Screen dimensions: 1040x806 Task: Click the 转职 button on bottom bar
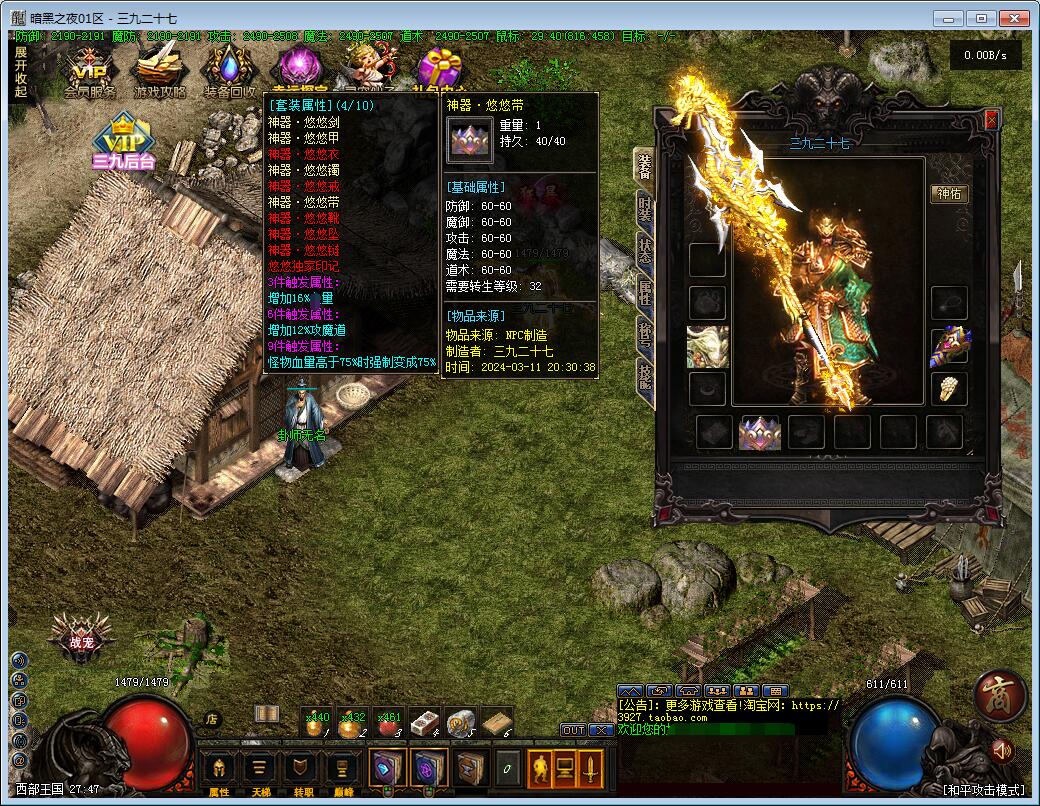pyautogui.click(x=302, y=769)
